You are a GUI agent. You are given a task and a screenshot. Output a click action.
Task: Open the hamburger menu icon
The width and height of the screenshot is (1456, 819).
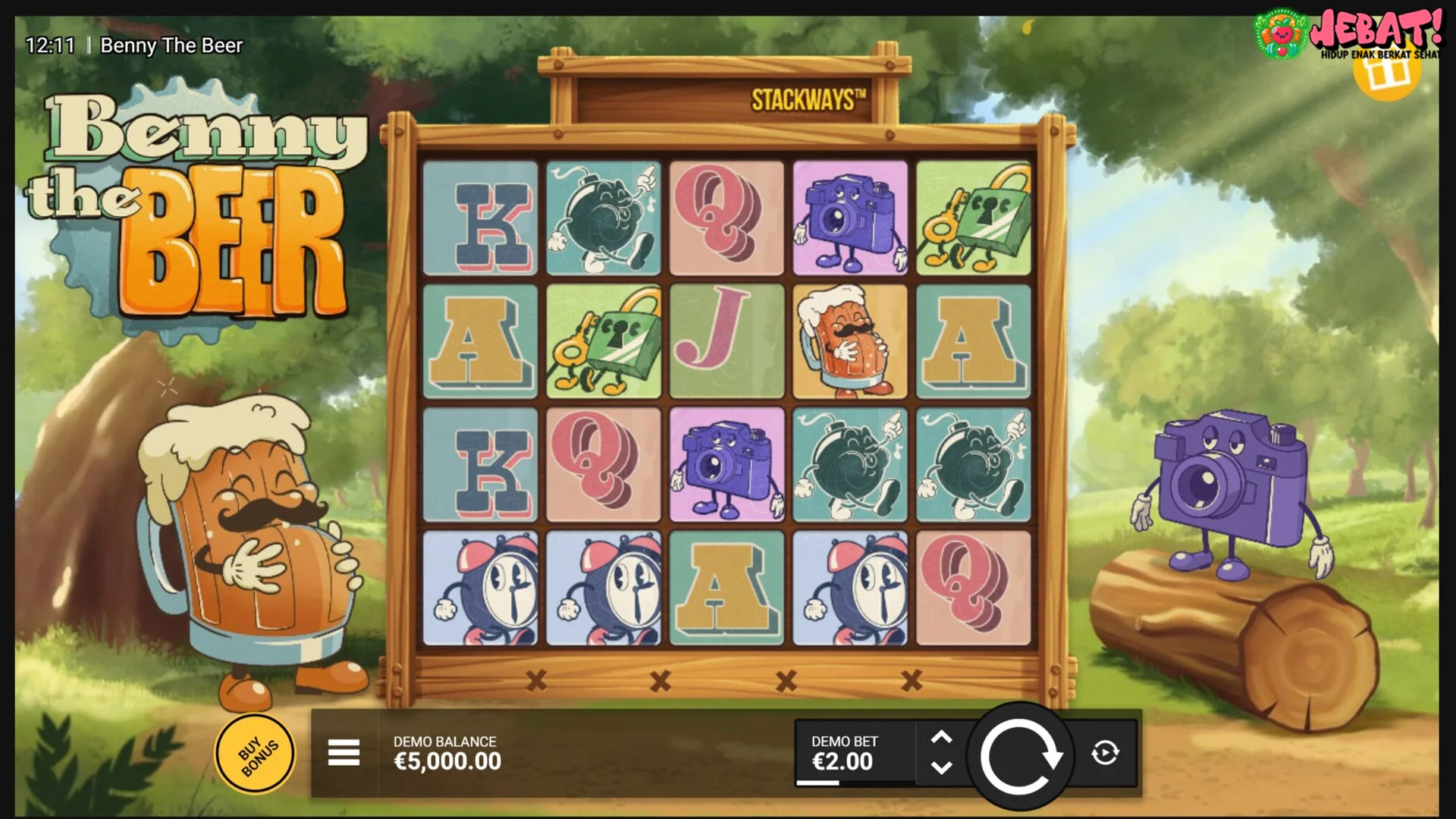344,754
